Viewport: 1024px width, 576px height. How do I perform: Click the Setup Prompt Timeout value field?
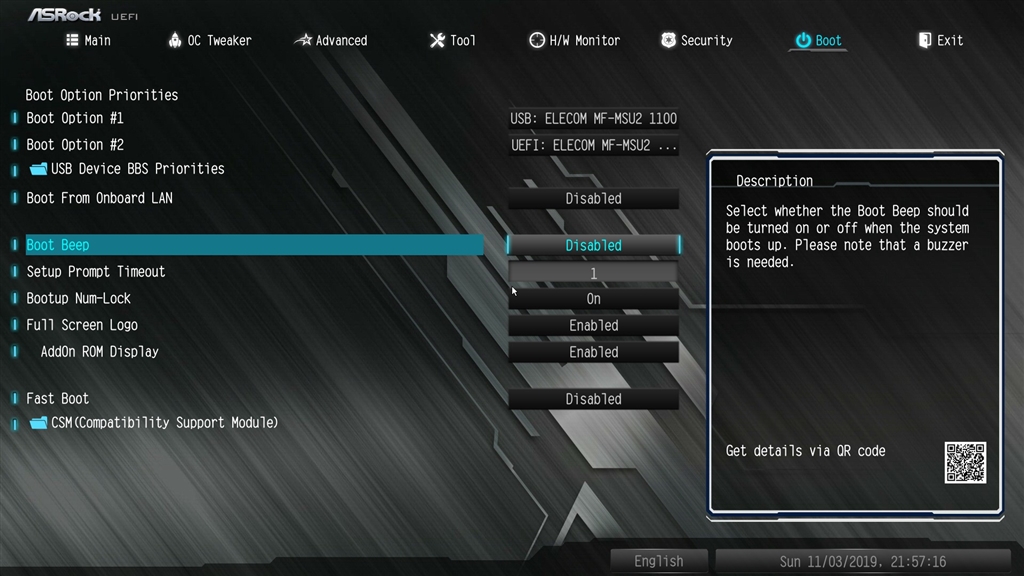593,273
